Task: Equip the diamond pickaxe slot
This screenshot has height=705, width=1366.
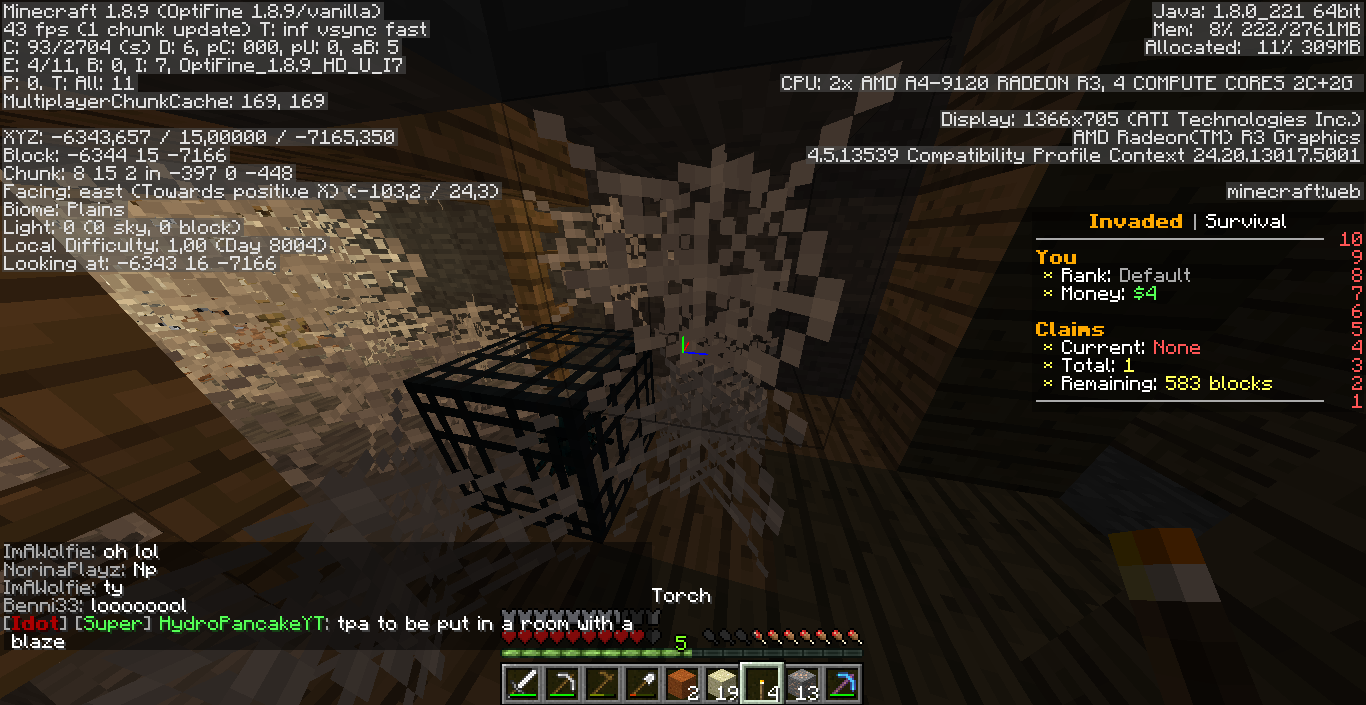Action: click(x=840, y=684)
